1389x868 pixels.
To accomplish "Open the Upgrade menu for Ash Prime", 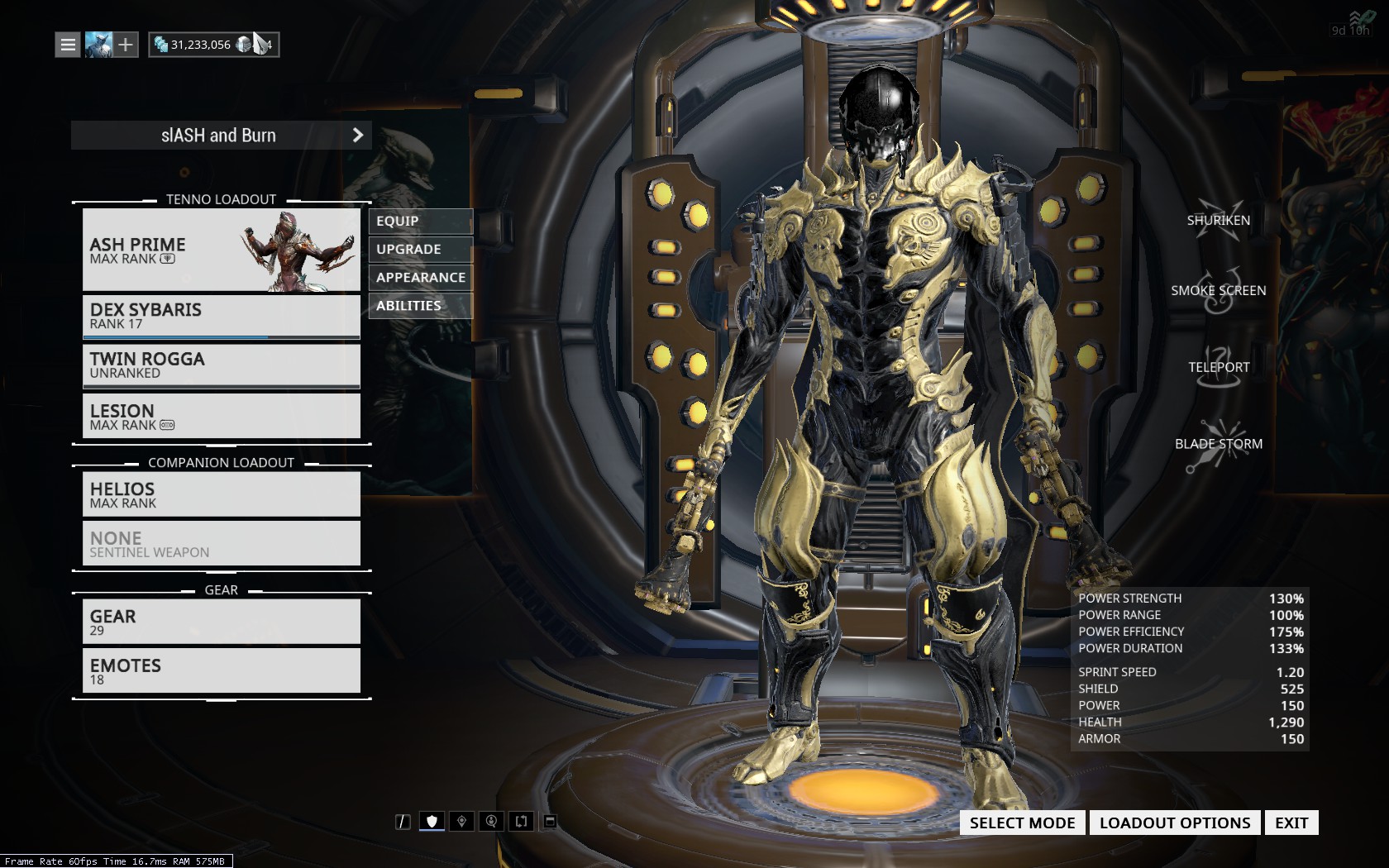I will pos(420,250).
